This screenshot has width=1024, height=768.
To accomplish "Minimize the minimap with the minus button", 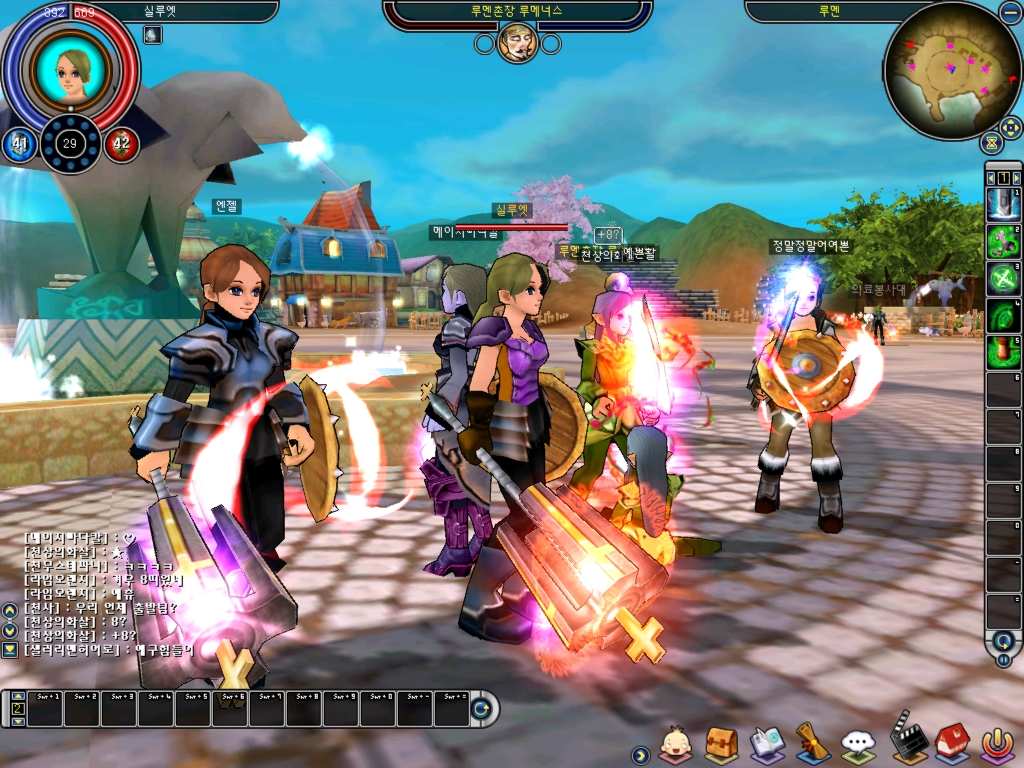I will coord(1010,12).
